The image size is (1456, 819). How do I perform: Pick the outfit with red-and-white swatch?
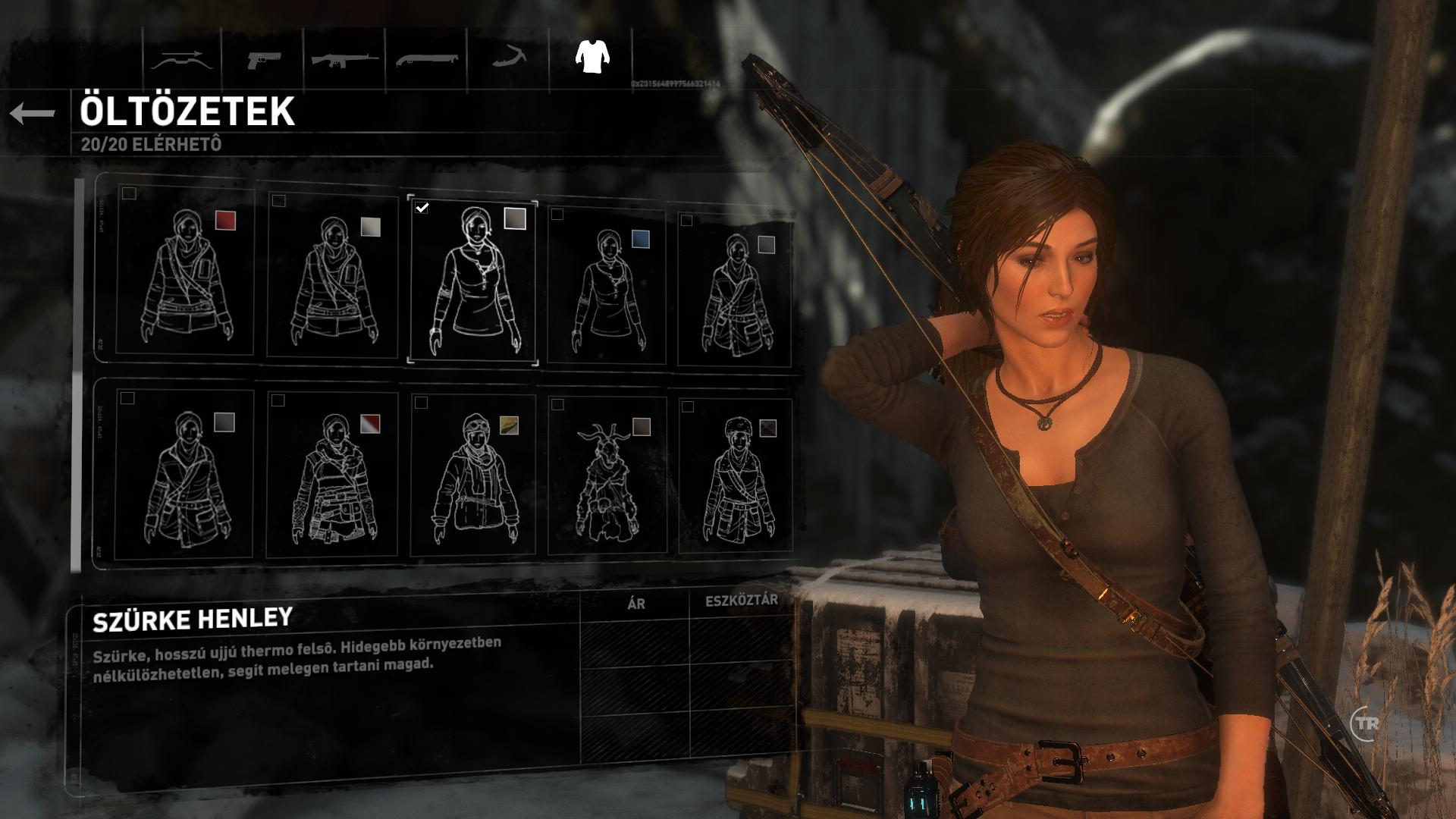pos(334,476)
